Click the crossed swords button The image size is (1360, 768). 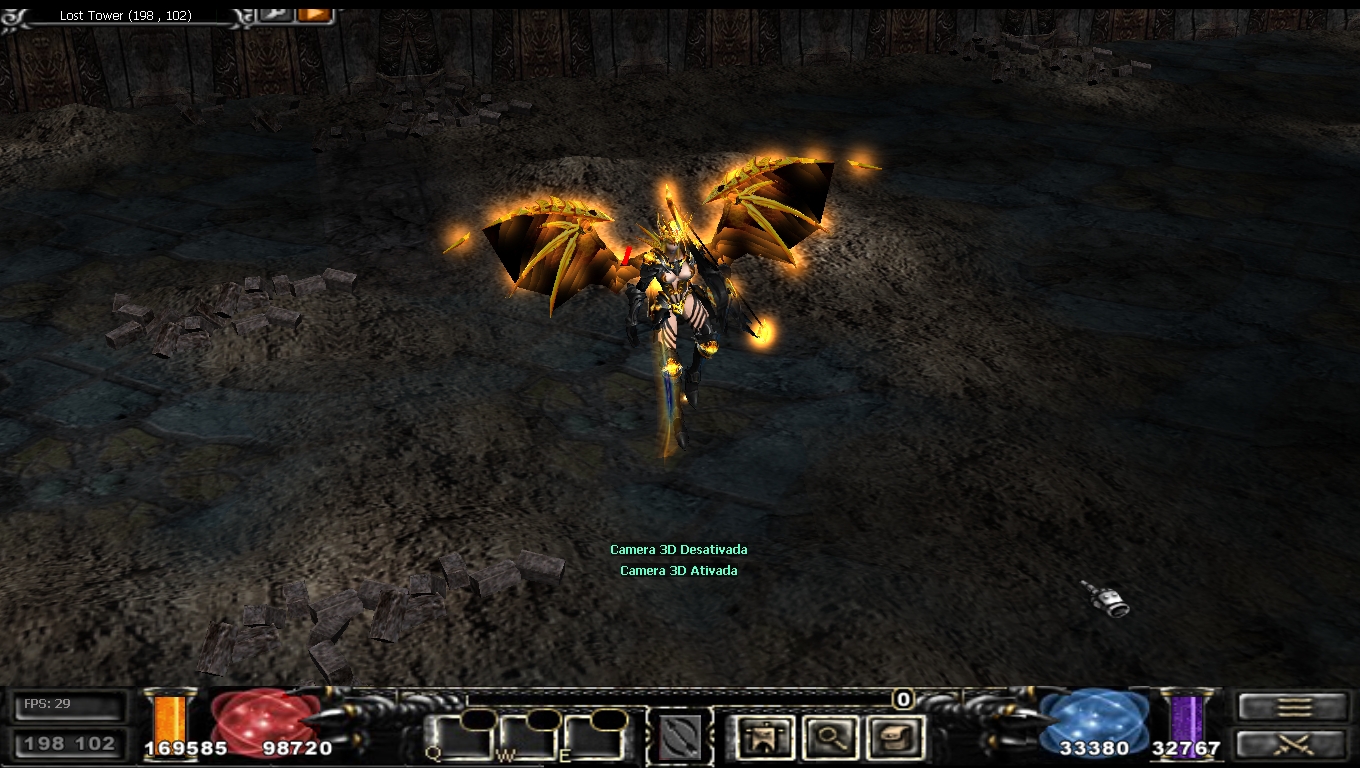(x=1293, y=744)
